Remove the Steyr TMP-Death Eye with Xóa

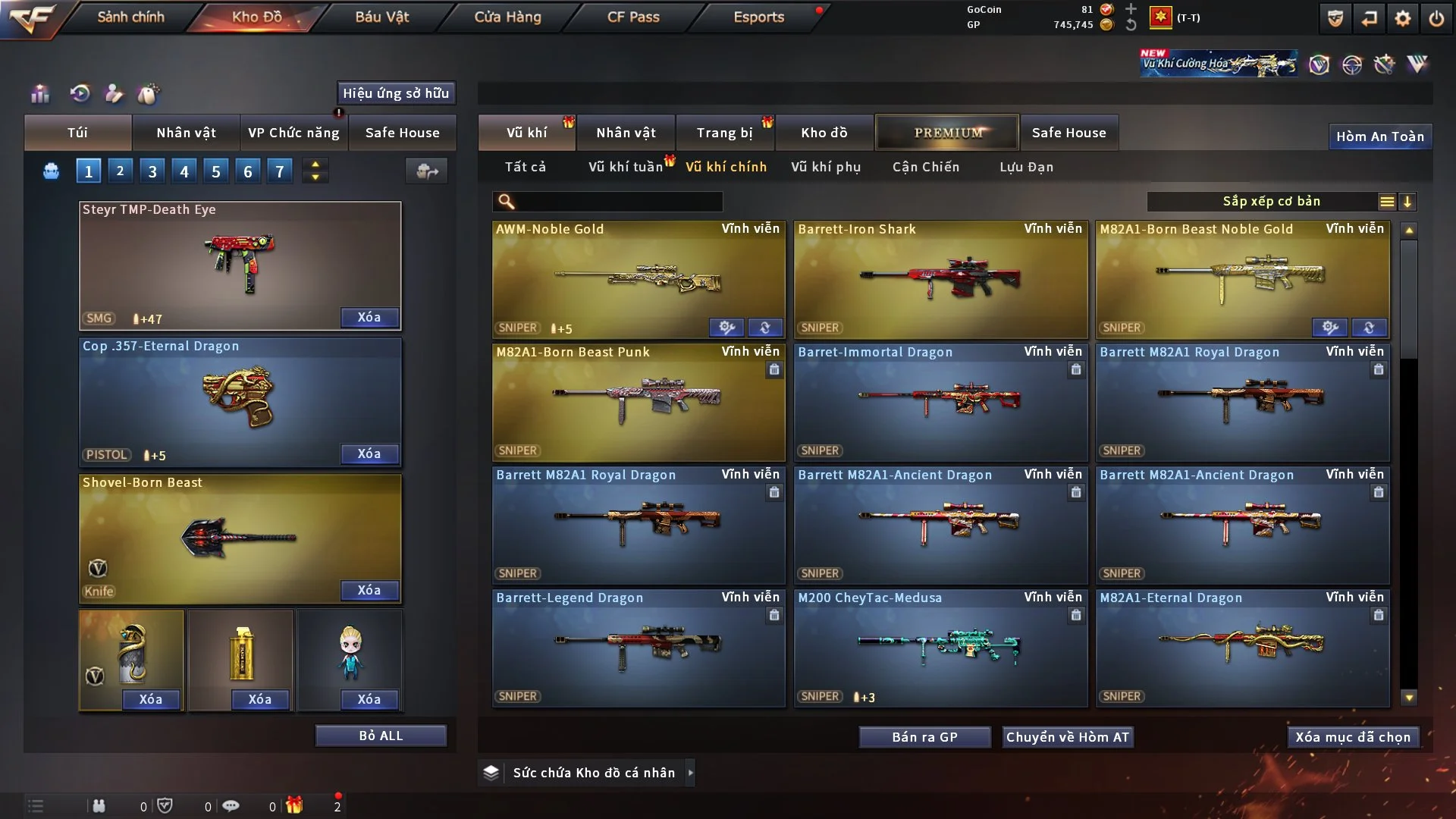369,317
